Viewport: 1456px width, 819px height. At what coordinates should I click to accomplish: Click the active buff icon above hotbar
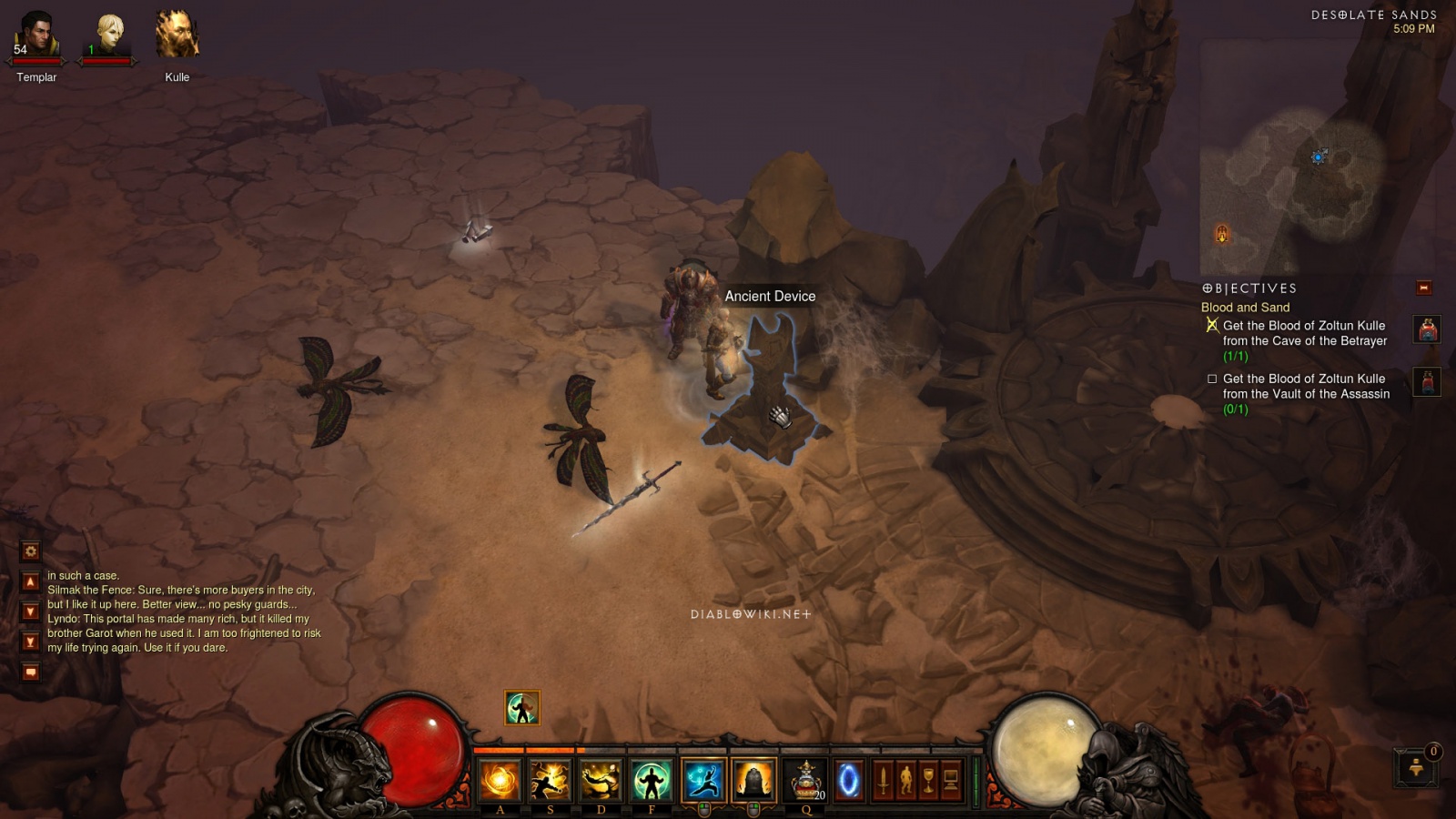click(522, 708)
